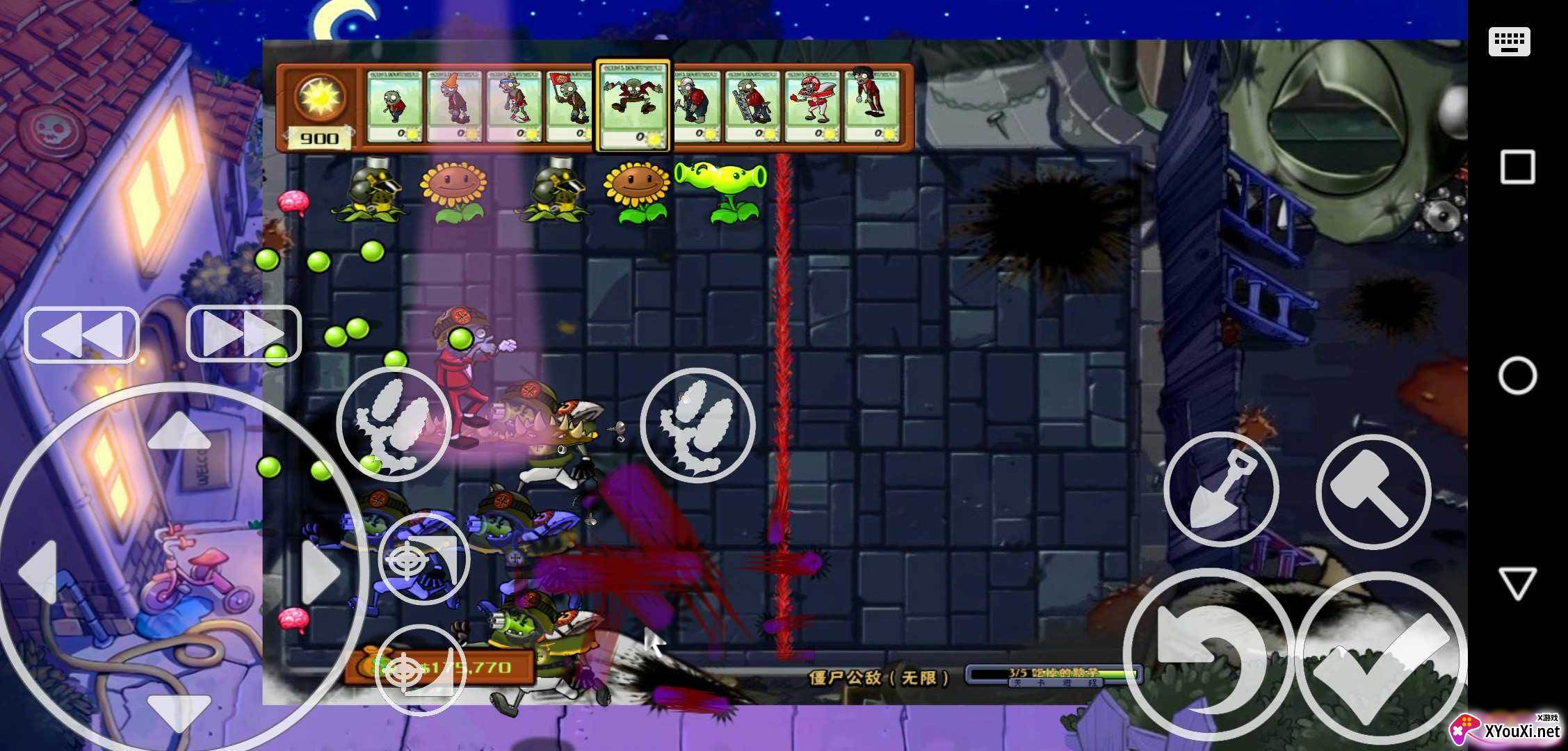Pick the Football Zombie seed card

(812, 106)
